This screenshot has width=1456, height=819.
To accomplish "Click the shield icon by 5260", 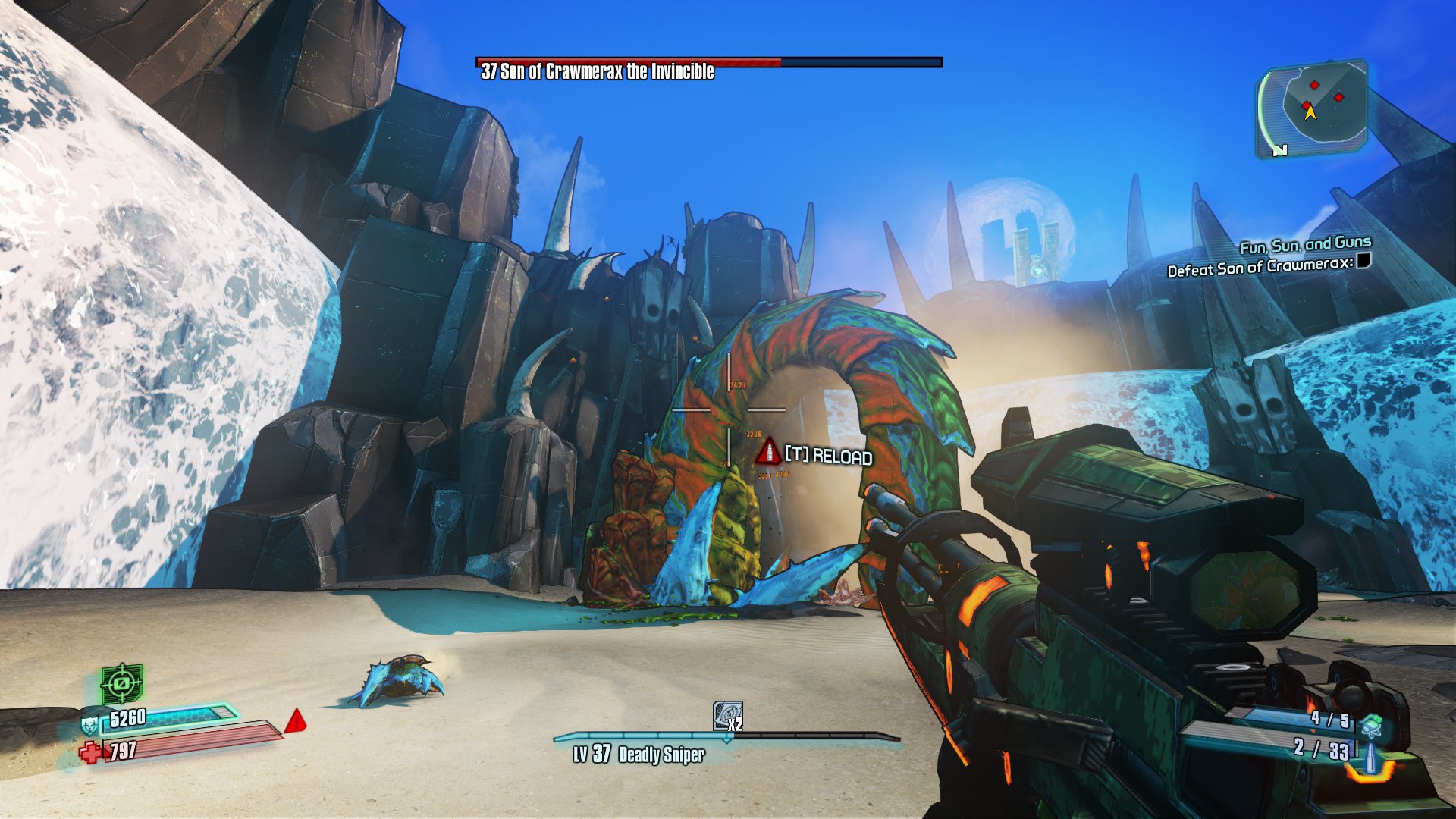I will click(89, 724).
